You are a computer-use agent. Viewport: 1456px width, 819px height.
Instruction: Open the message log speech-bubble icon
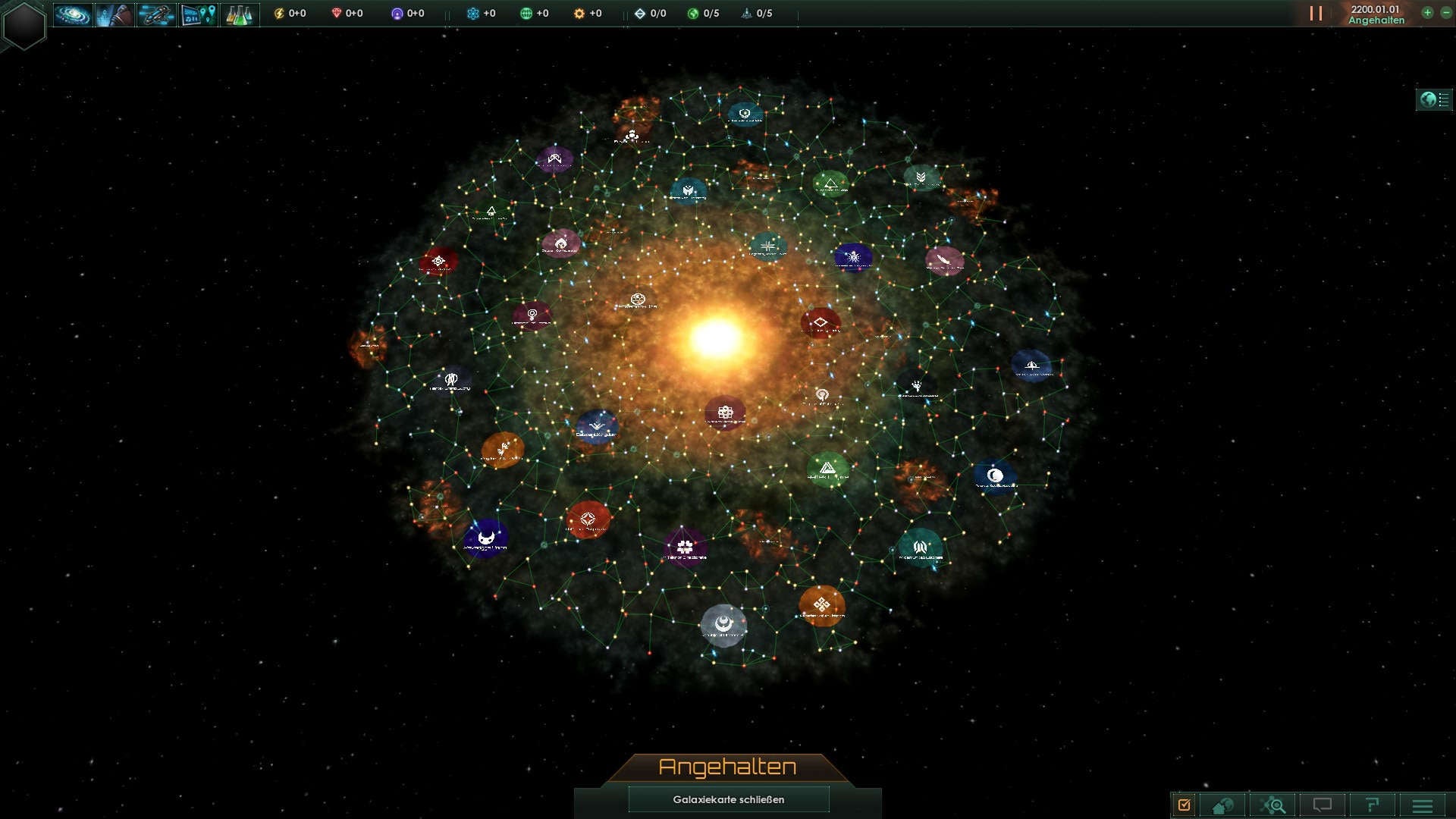coord(1323,804)
